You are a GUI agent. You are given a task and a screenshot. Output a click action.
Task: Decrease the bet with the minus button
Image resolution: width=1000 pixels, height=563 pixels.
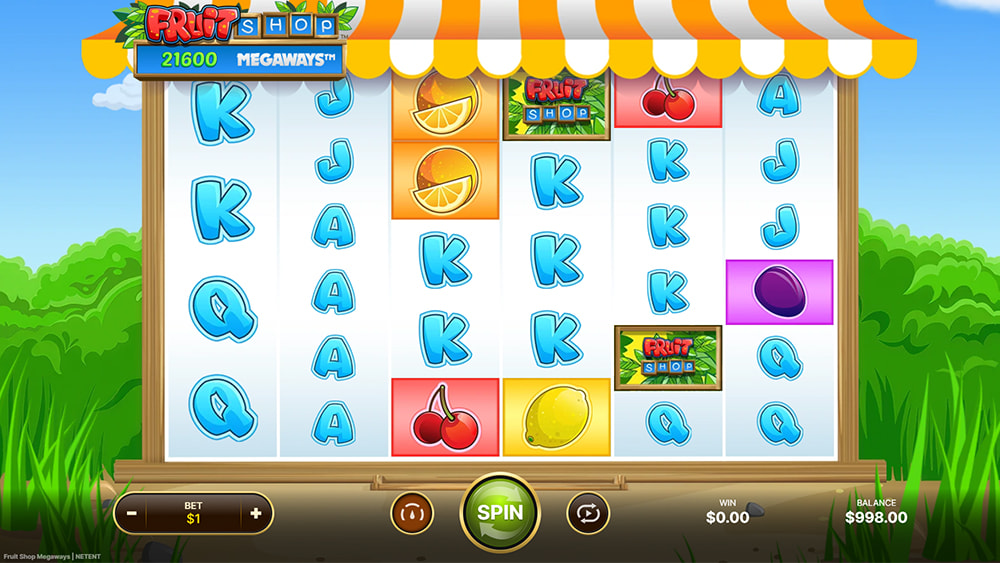[132, 514]
